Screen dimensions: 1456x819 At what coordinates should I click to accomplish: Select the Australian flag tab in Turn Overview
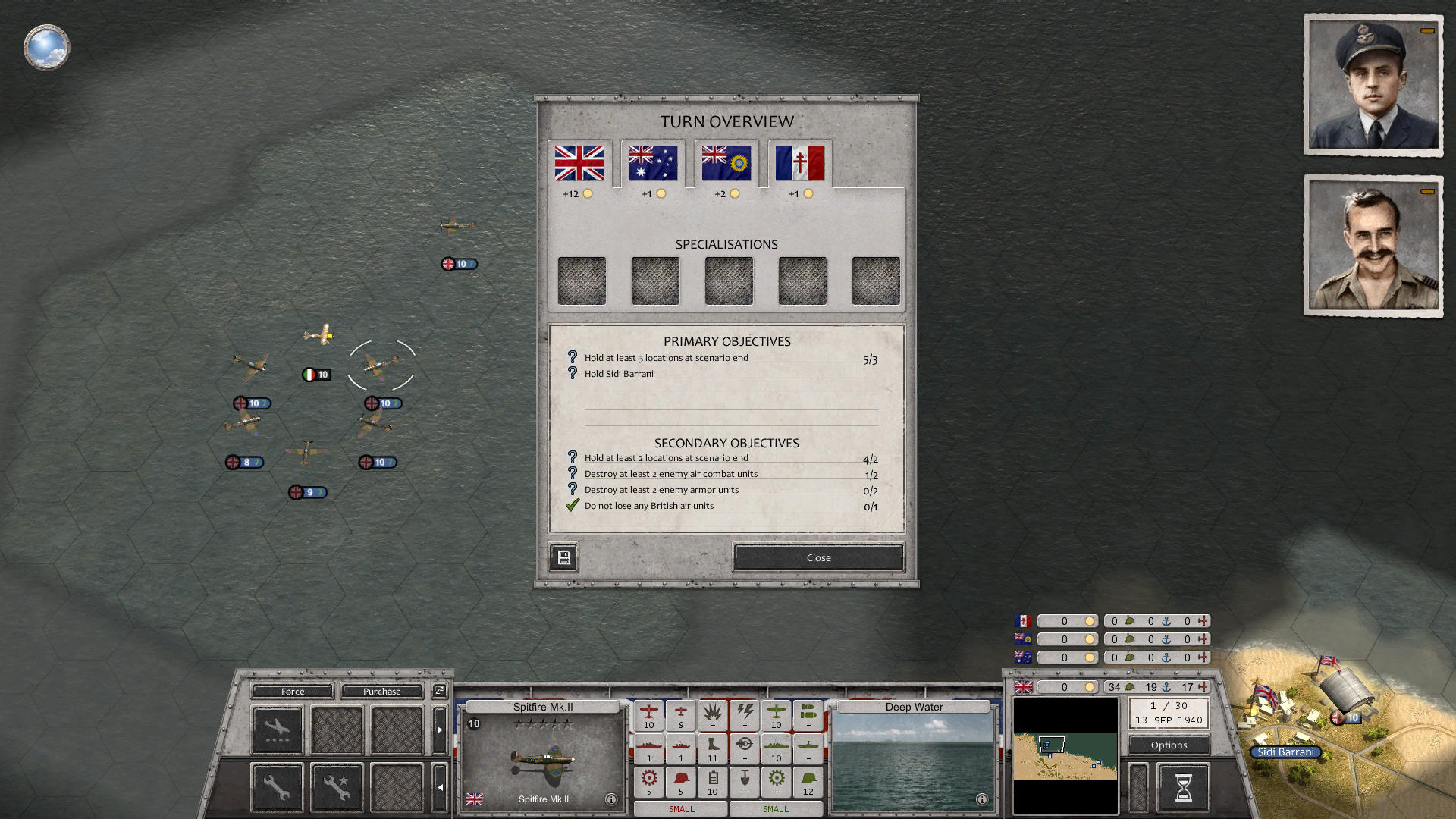tap(651, 163)
